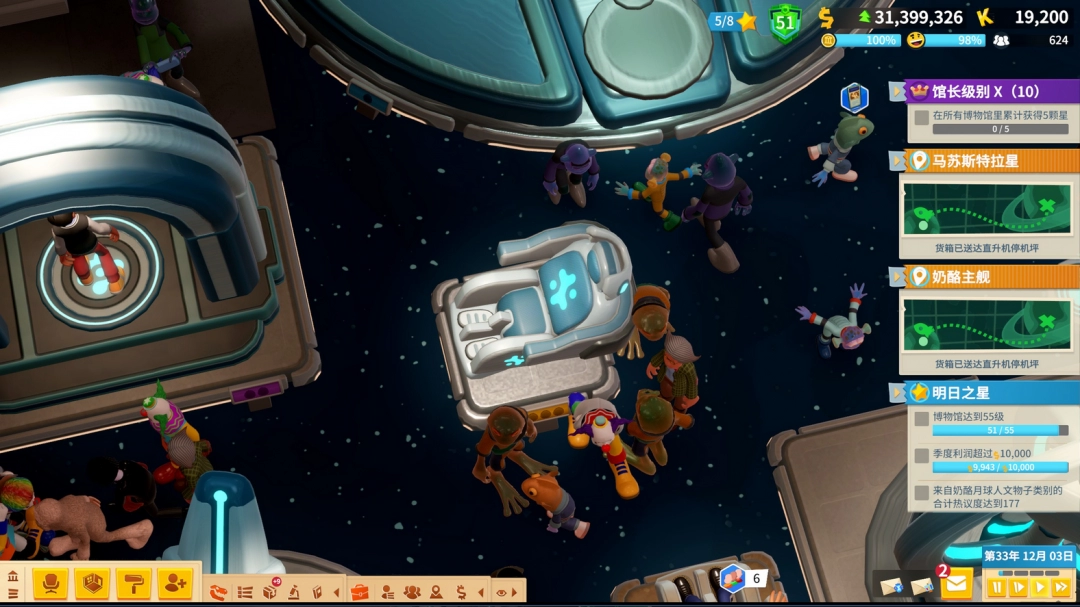Image resolution: width=1080 pixels, height=607 pixels.
Task: Open the map pin locations panel
Action: 436,592
